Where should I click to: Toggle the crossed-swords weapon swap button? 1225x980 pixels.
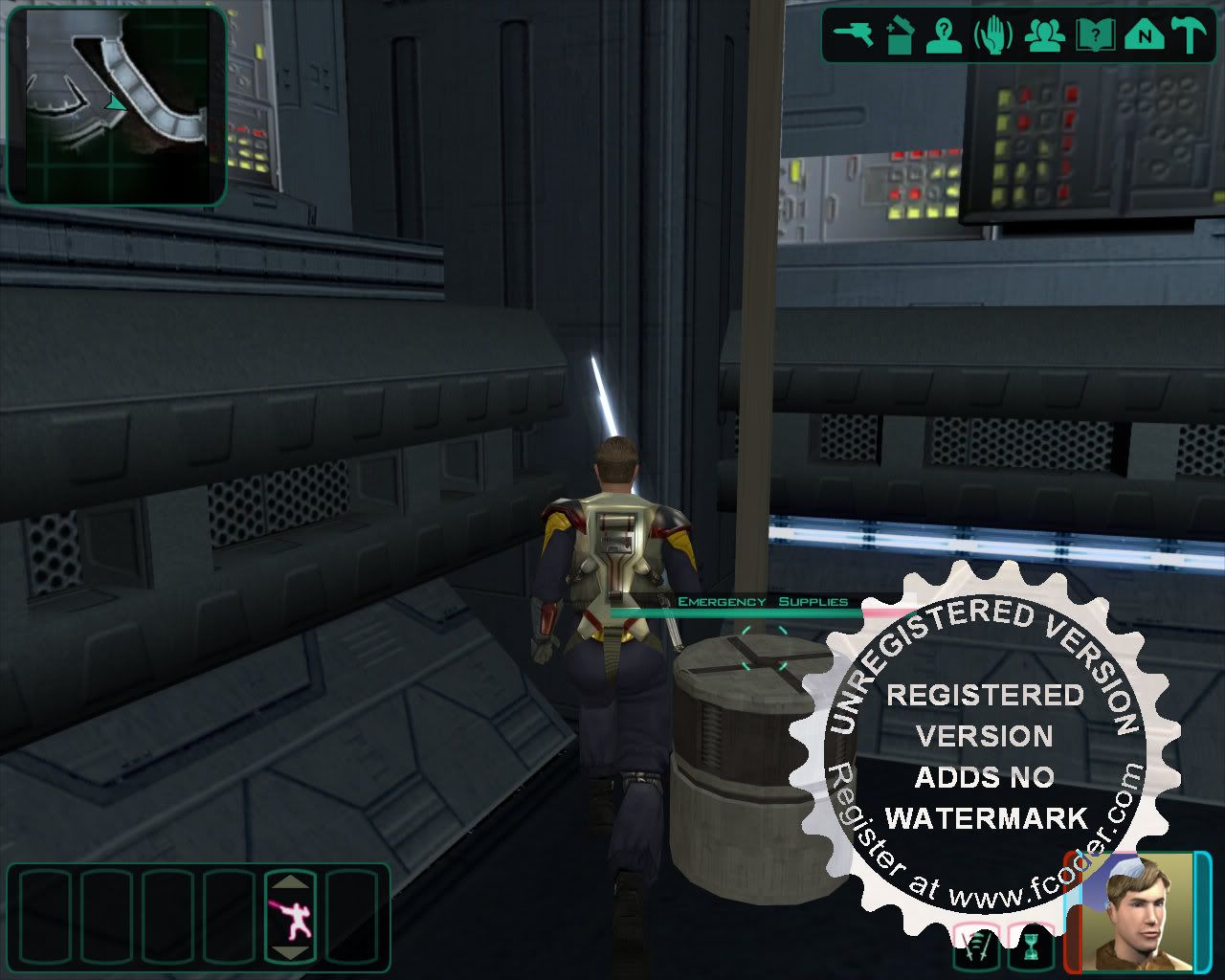976,948
